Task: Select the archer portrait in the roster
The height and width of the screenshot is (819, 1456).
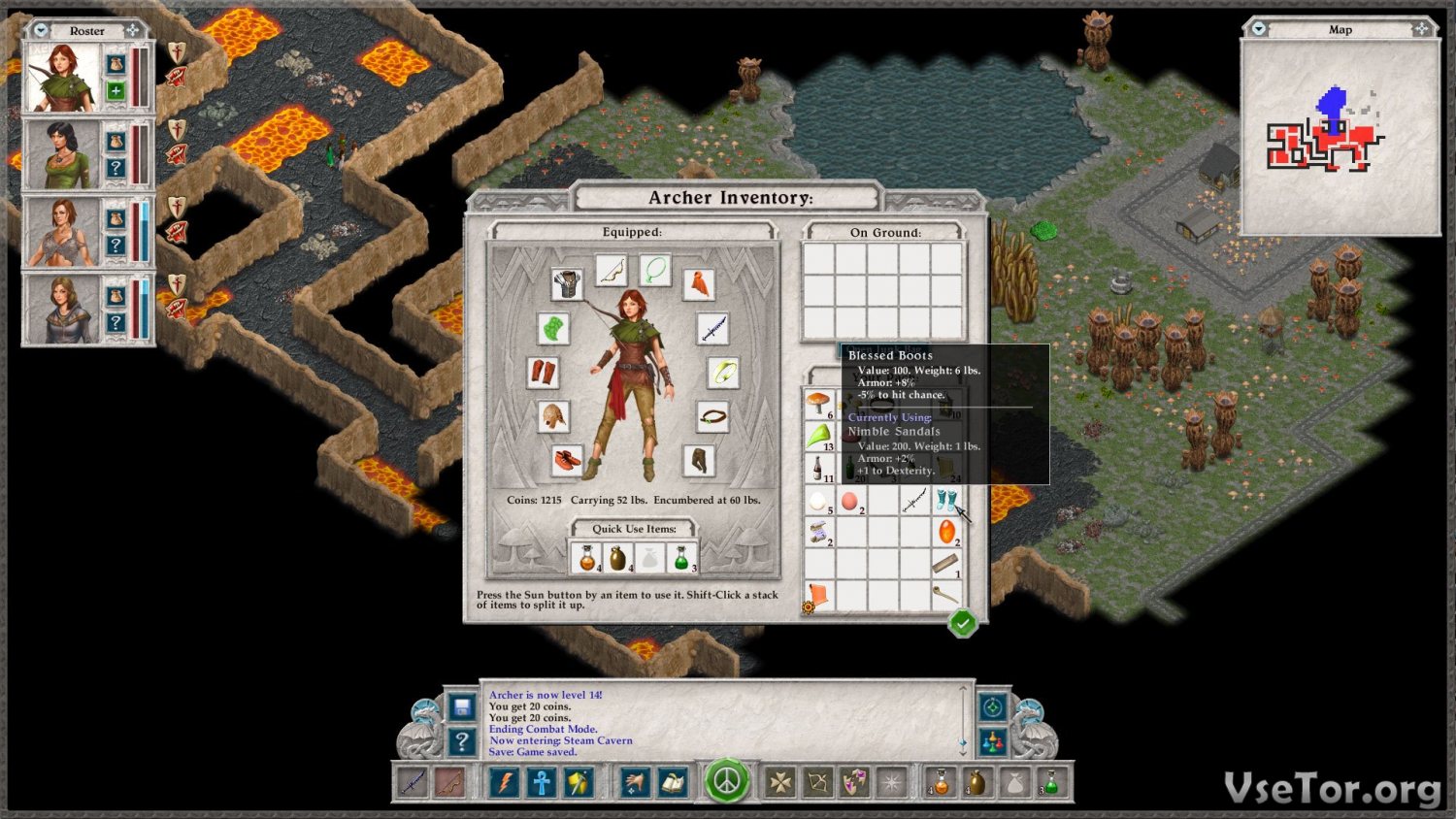Action: [x=62, y=79]
